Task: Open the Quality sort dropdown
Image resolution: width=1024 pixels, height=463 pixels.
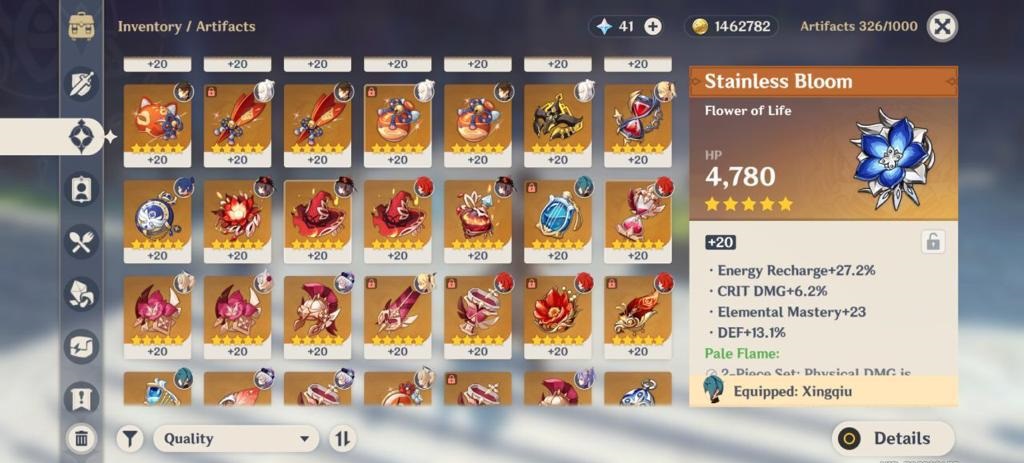Action: coord(237,438)
